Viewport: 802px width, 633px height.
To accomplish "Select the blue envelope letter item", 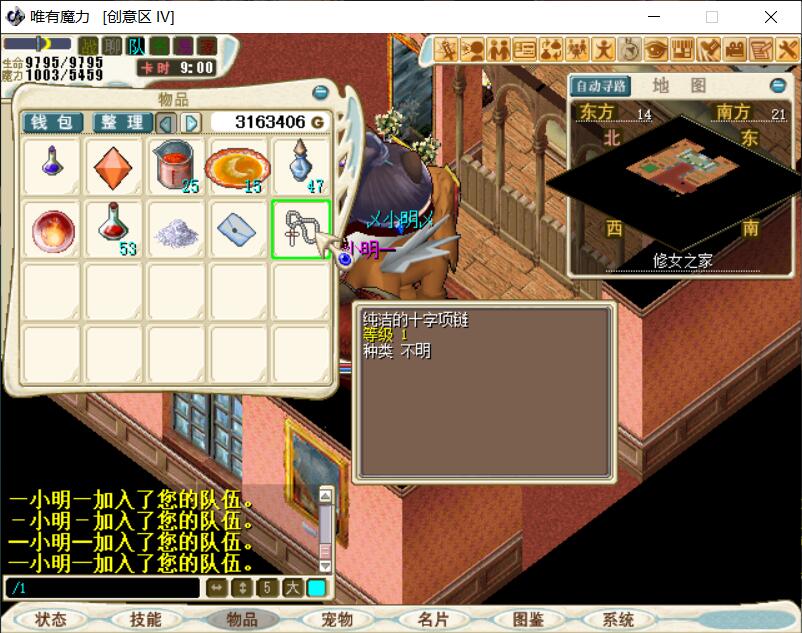I will pyautogui.click(x=238, y=229).
